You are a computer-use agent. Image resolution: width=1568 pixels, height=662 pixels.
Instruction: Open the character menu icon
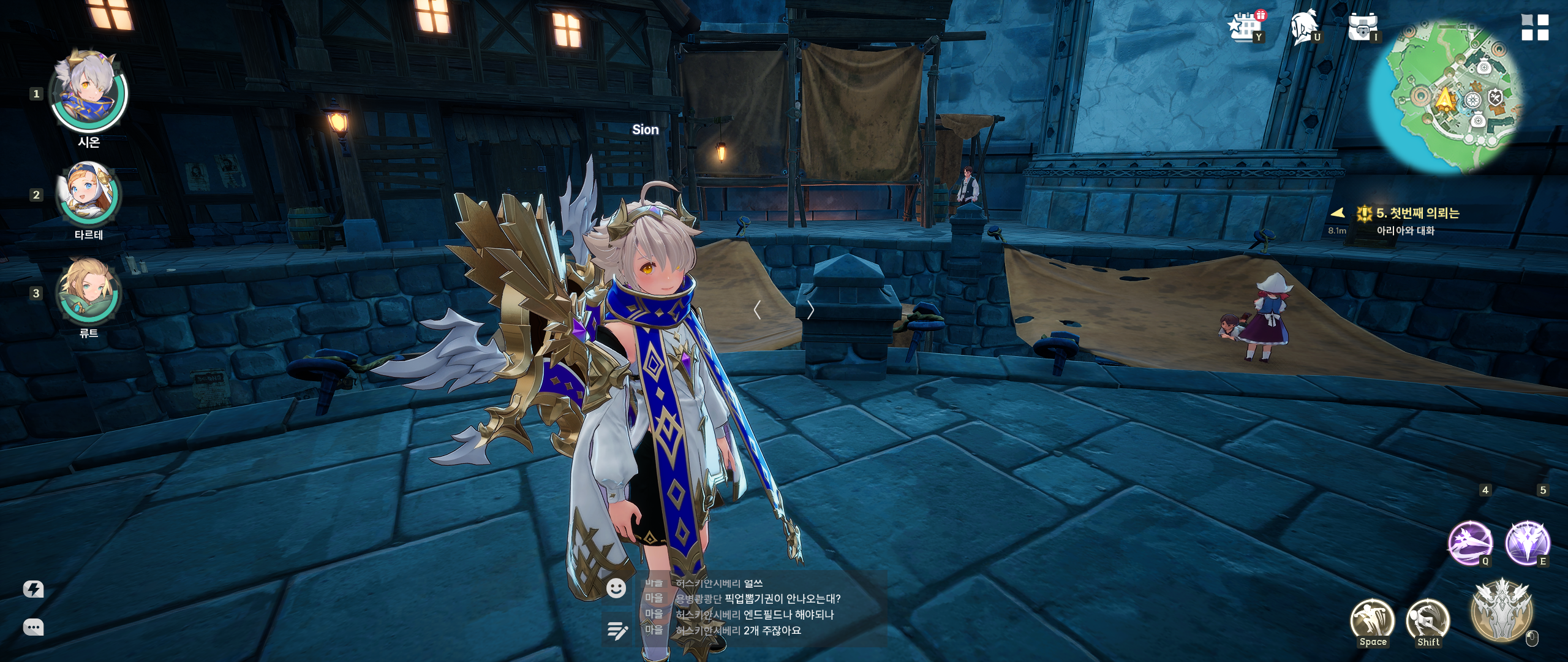[1303, 28]
